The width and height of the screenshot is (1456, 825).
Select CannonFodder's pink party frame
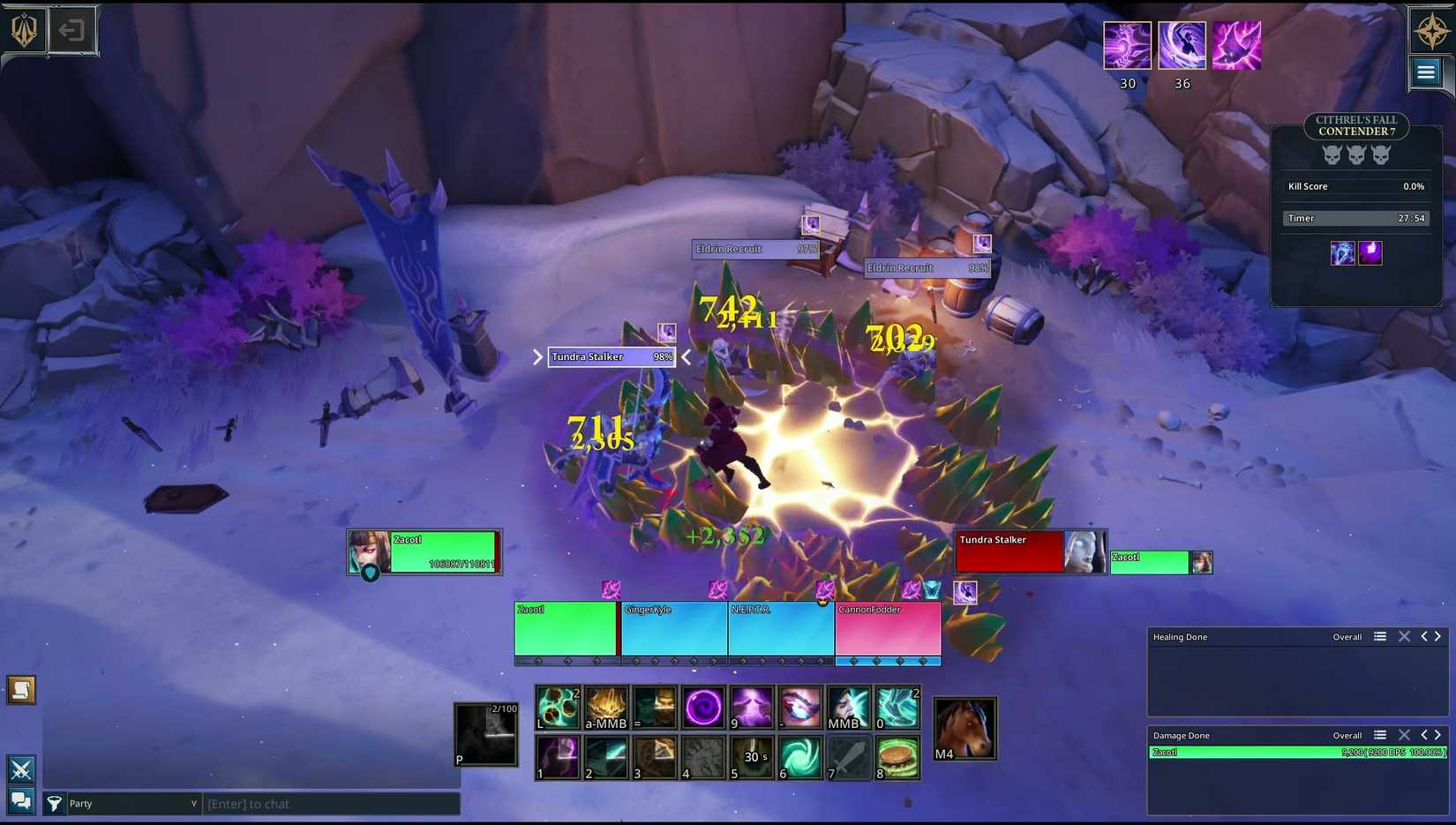pos(888,628)
